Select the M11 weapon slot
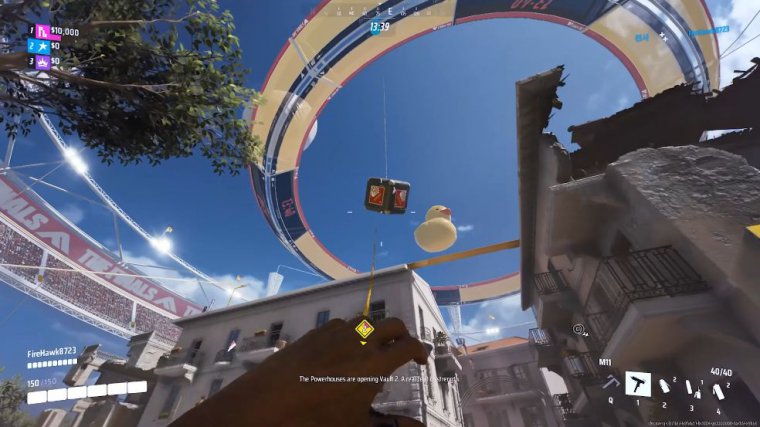This screenshot has width=760, height=427. [x=638, y=384]
